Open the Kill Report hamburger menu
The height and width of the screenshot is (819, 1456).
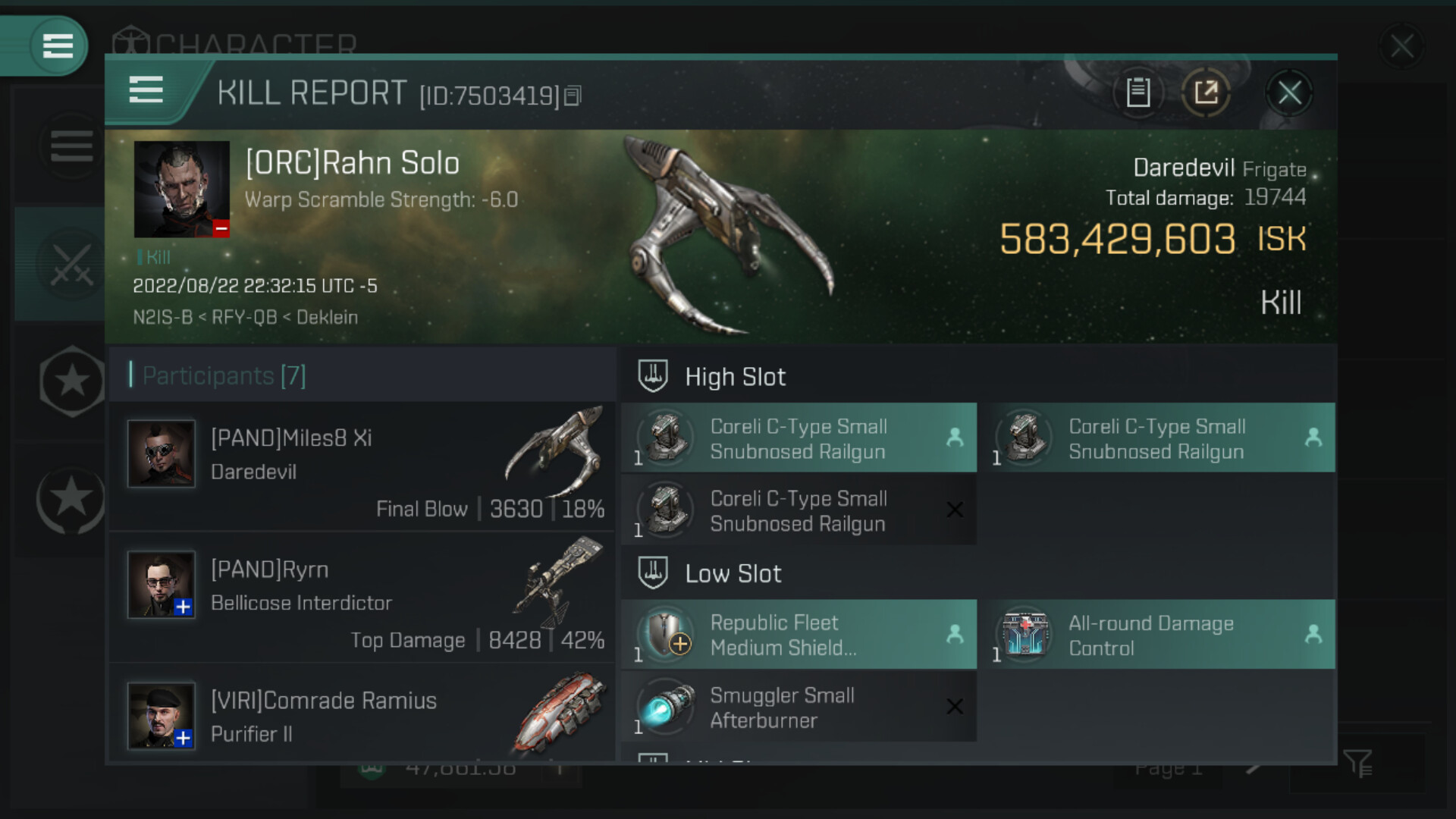[x=146, y=90]
